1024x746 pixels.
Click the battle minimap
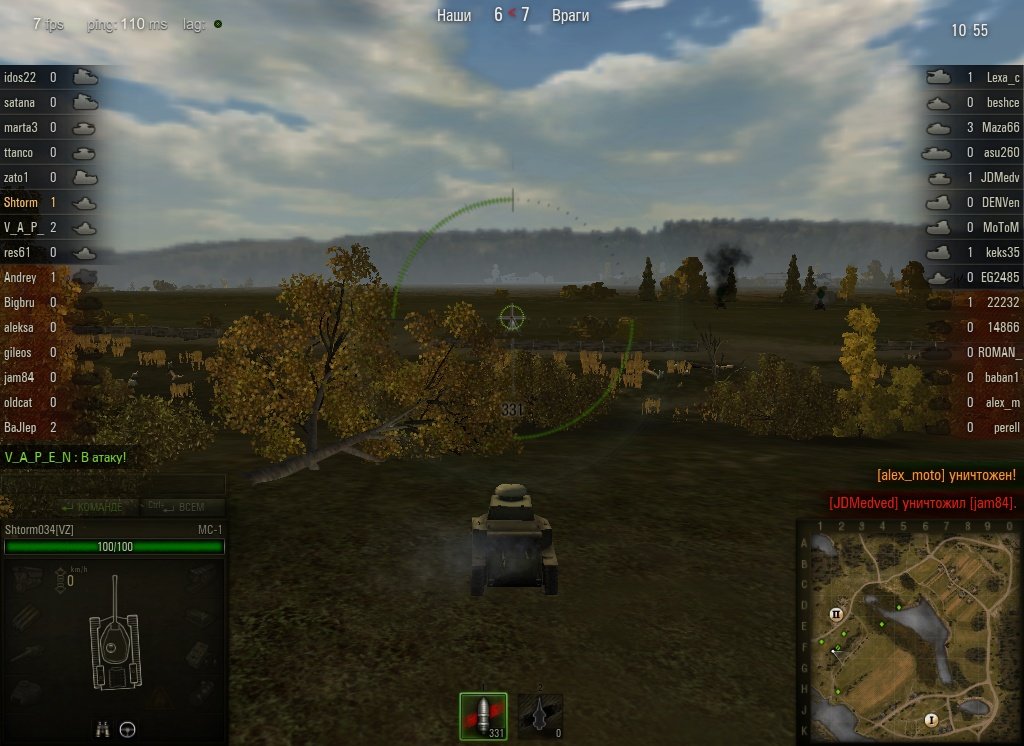click(908, 632)
